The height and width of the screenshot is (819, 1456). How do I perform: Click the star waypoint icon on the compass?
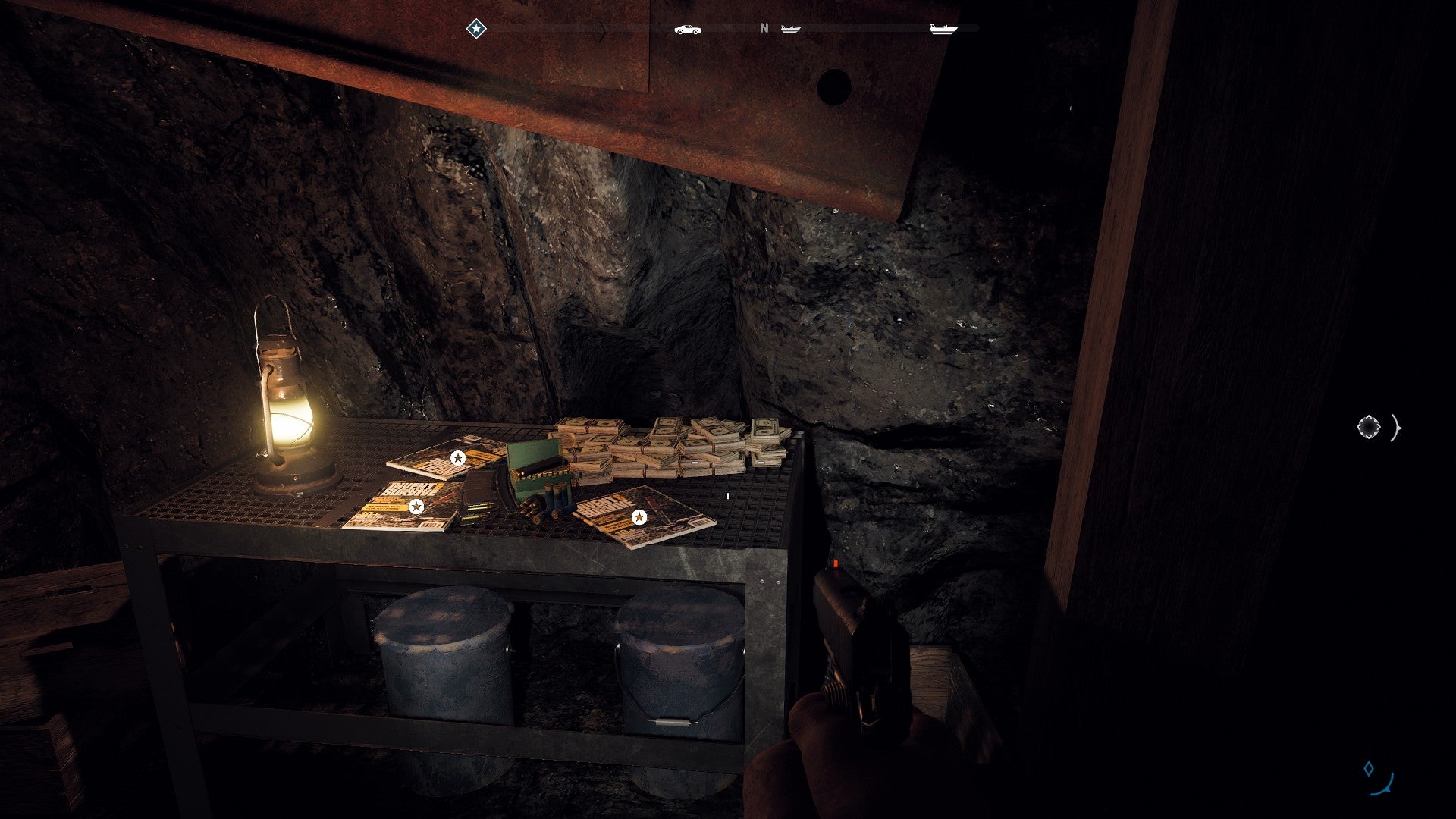tap(476, 29)
